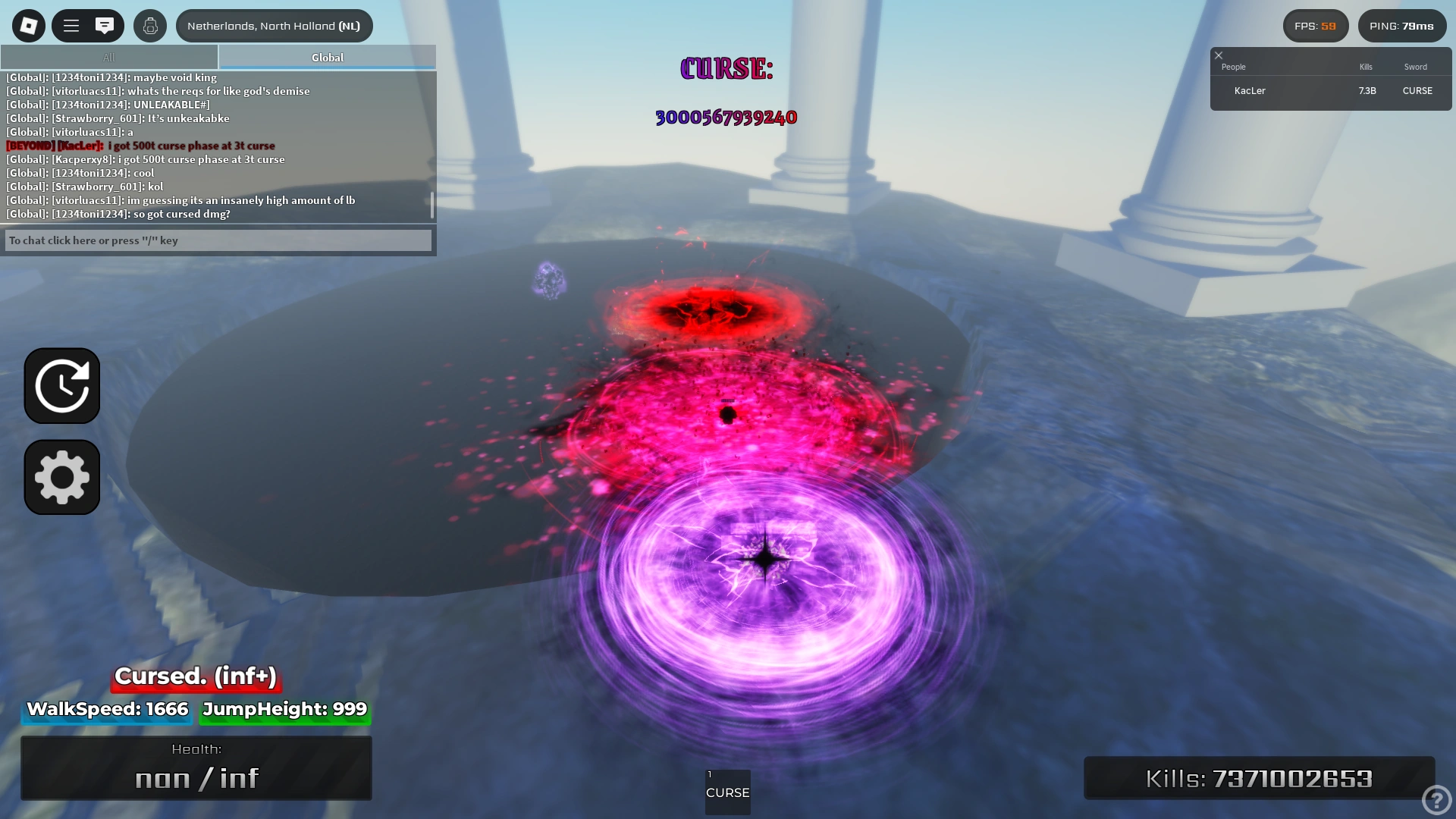
Task: Click the help question mark icon
Action: (x=1435, y=799)
